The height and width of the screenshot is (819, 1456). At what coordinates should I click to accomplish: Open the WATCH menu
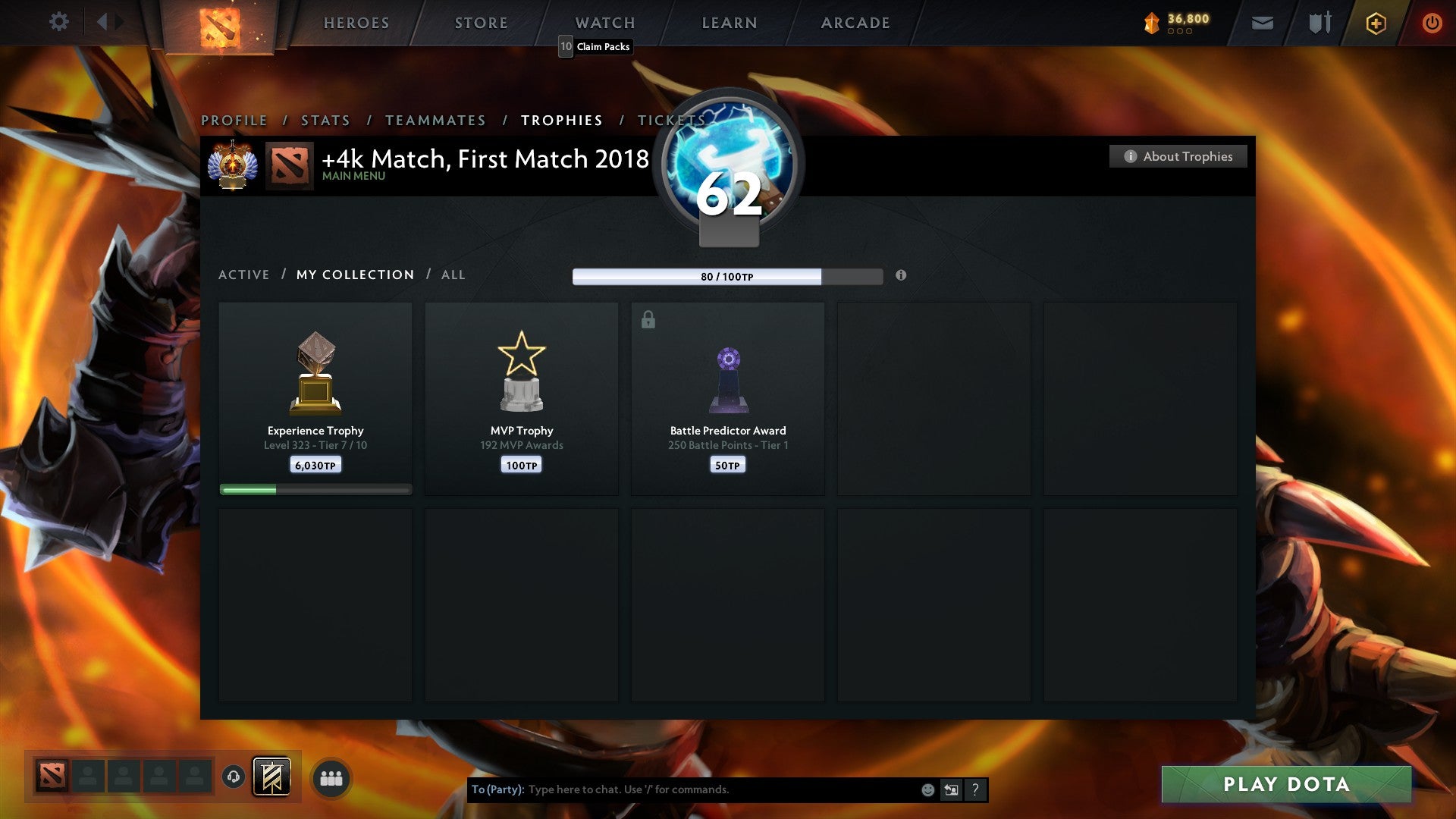(604, 22)
